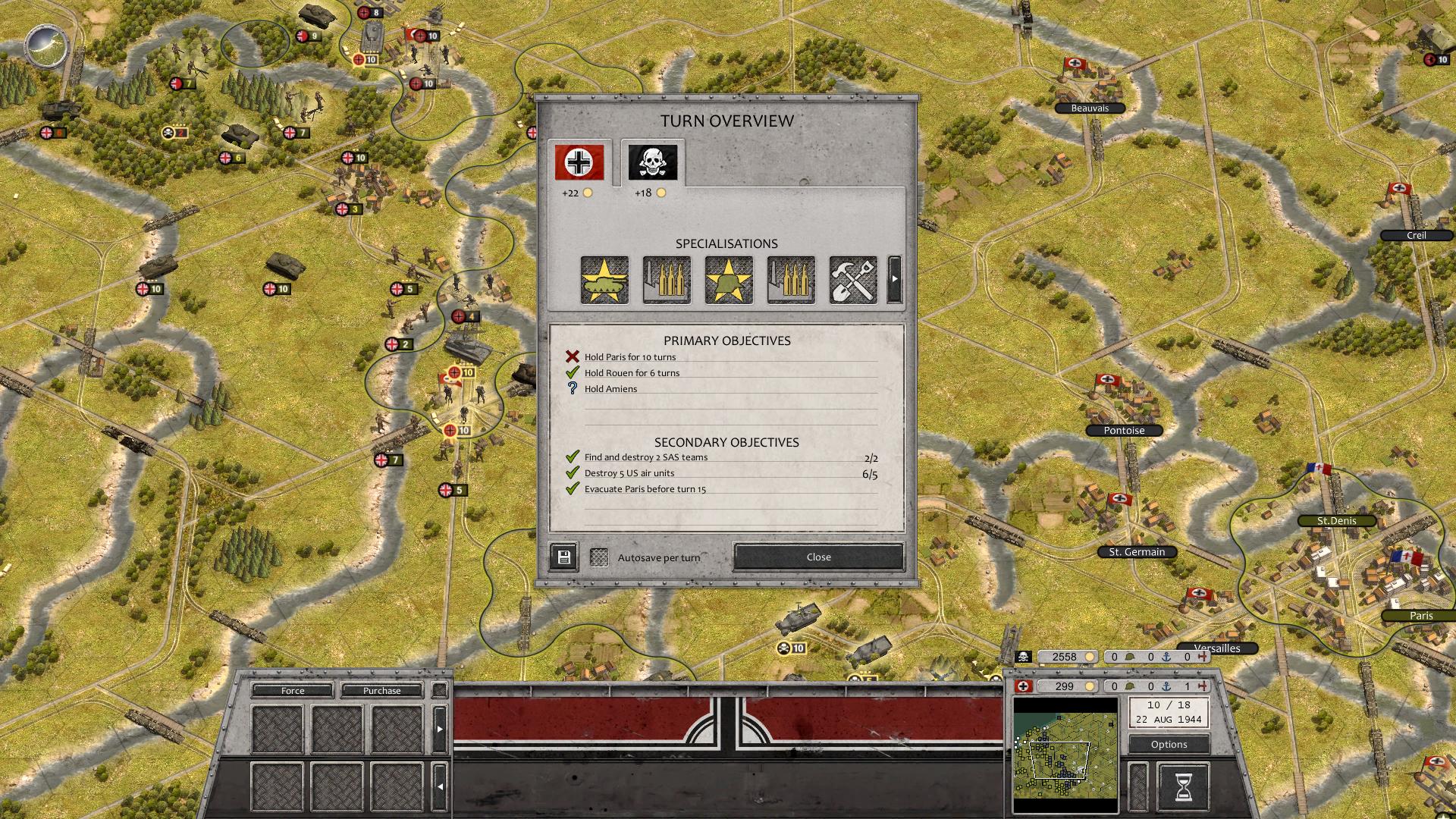Click on the minimap
1456x819 pixels.
pos(1065,755)
